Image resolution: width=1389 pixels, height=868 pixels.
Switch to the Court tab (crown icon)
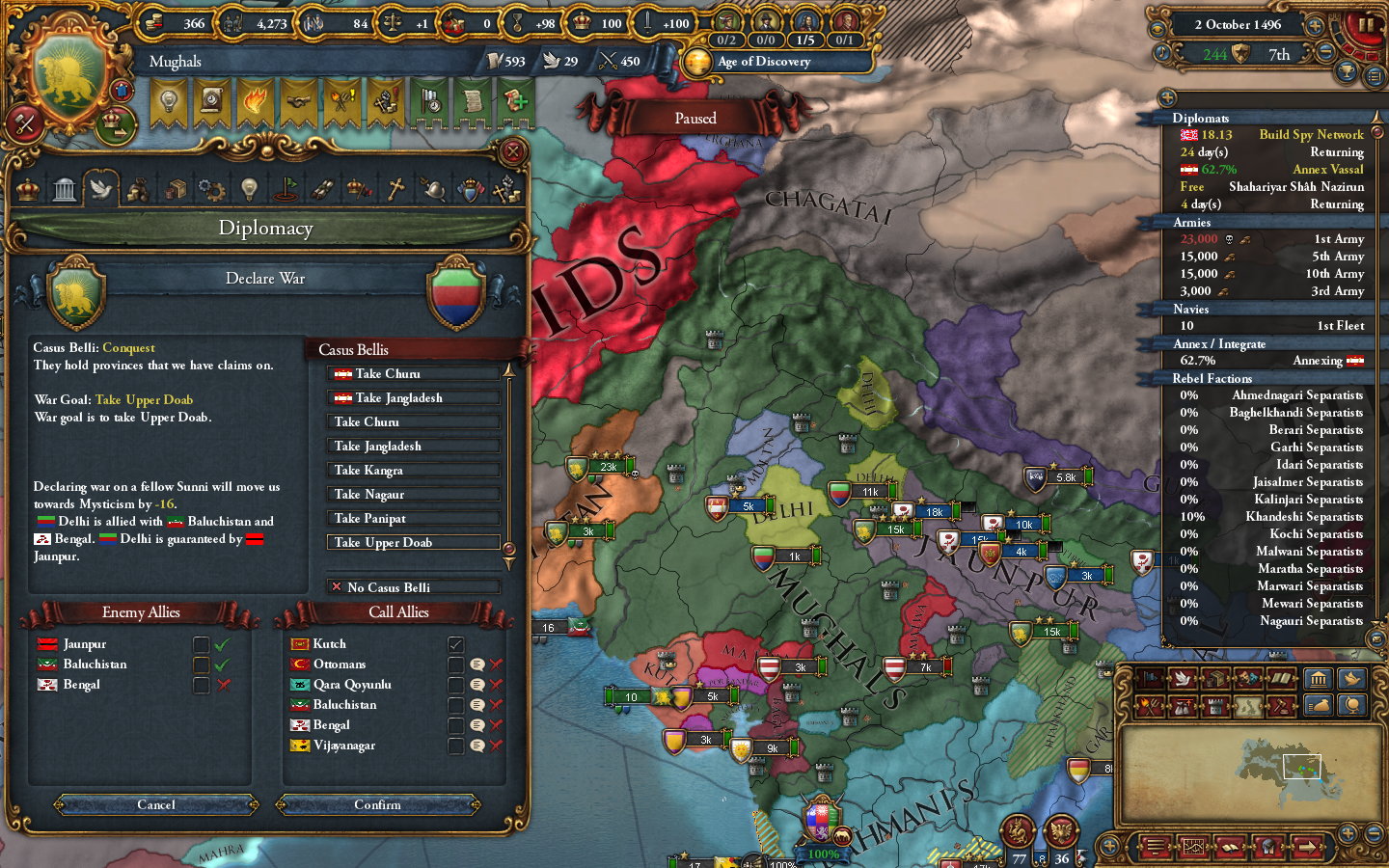pyautogui.click(x=26, y=188)
